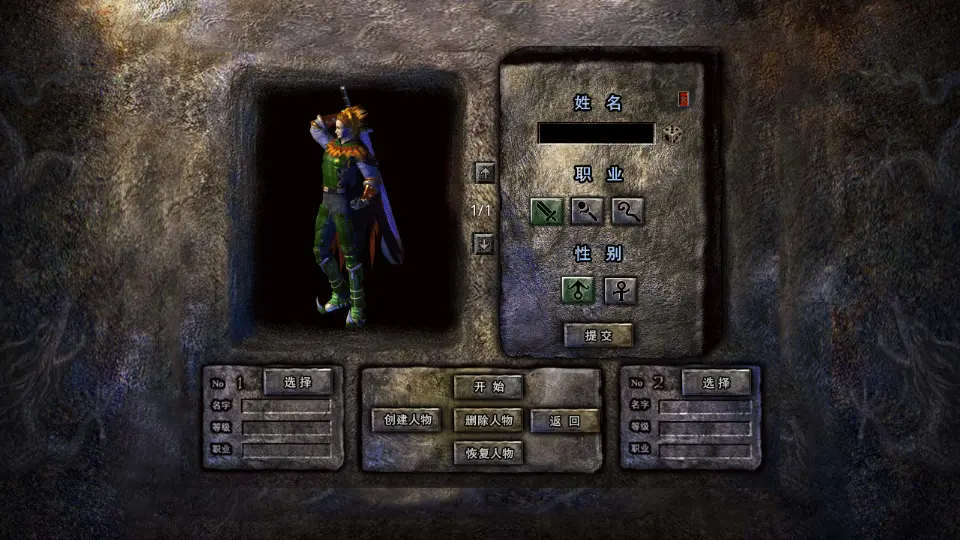Click the up arrow beside the character preview

click(484, 172)
